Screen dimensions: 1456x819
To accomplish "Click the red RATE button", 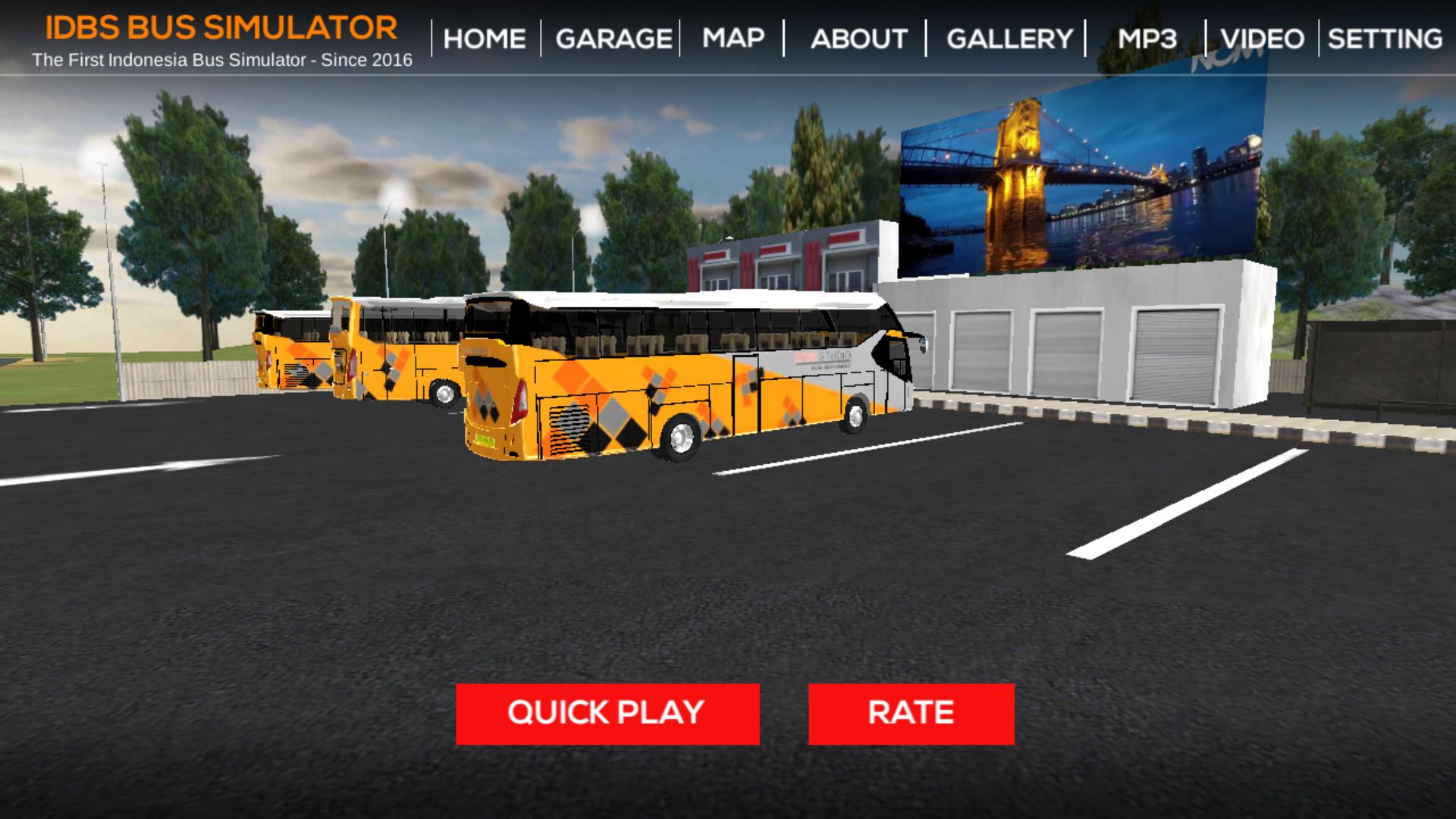I will click(x=911, y=714).
